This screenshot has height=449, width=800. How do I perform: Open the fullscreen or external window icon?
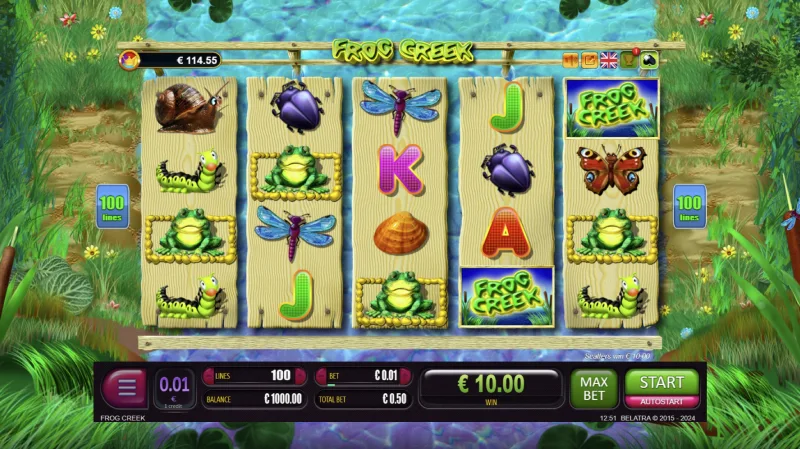tap(590, 60)
